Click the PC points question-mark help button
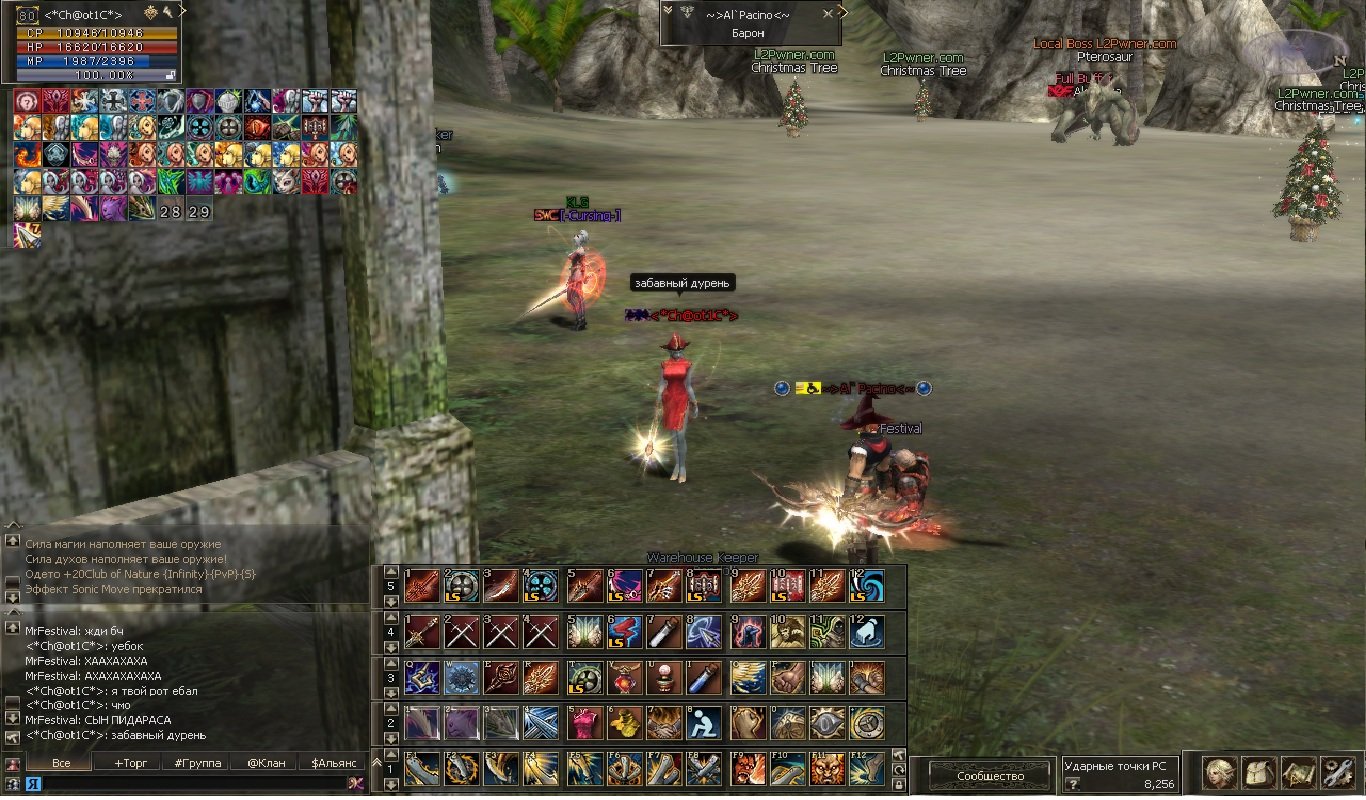This screenshot has width=1366, height=800. click(1072, 785)
